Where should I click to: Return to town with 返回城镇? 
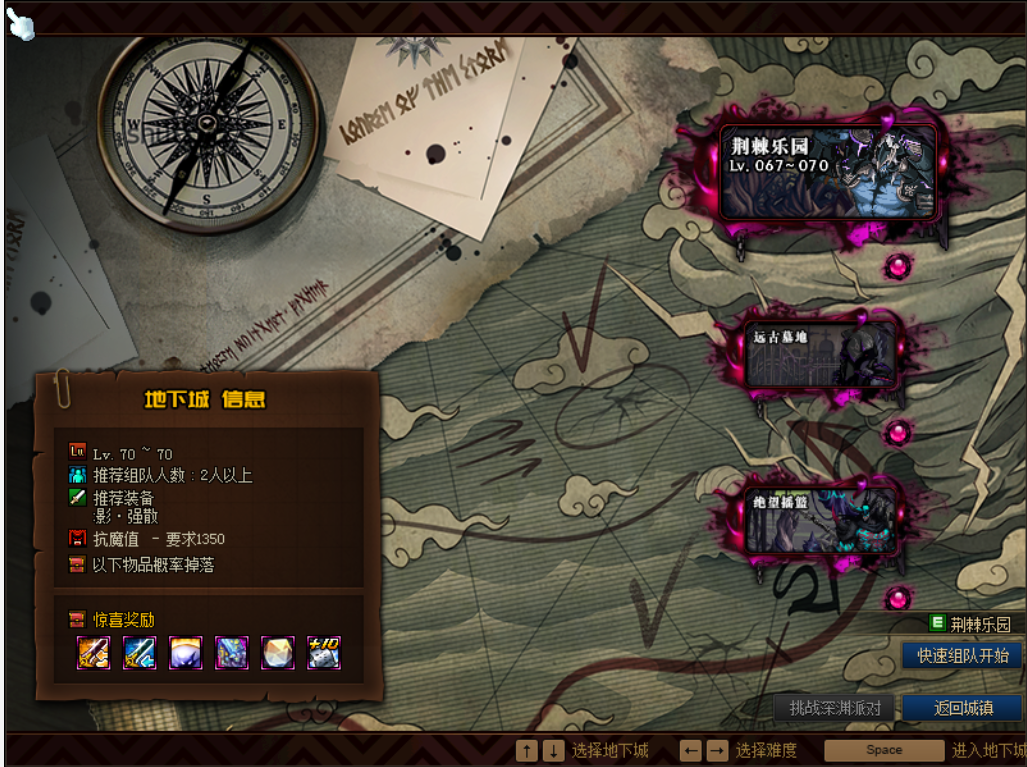(962, 708)
